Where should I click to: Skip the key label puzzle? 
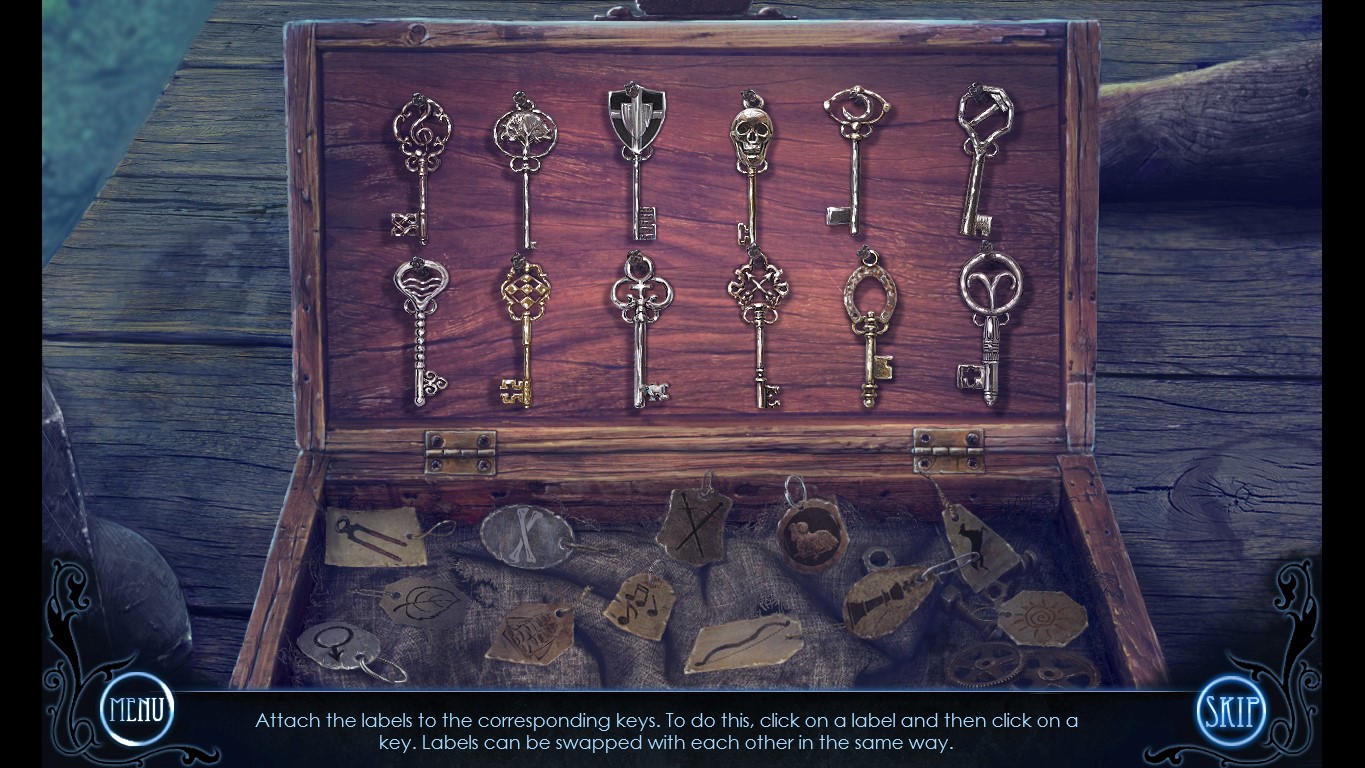click(x=1230, y=712)
